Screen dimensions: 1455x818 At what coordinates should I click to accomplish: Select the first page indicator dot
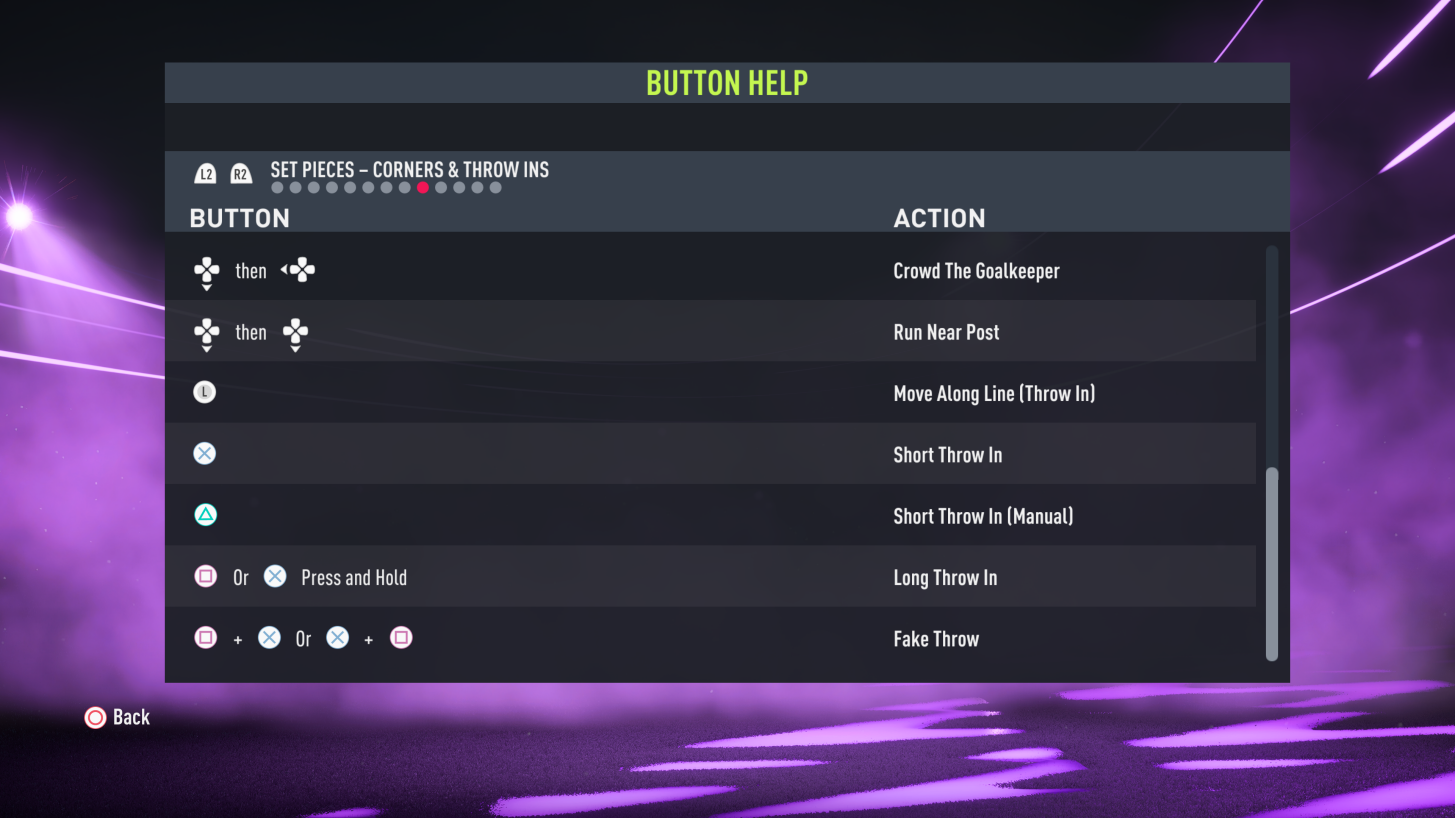(x=277, y=187)
